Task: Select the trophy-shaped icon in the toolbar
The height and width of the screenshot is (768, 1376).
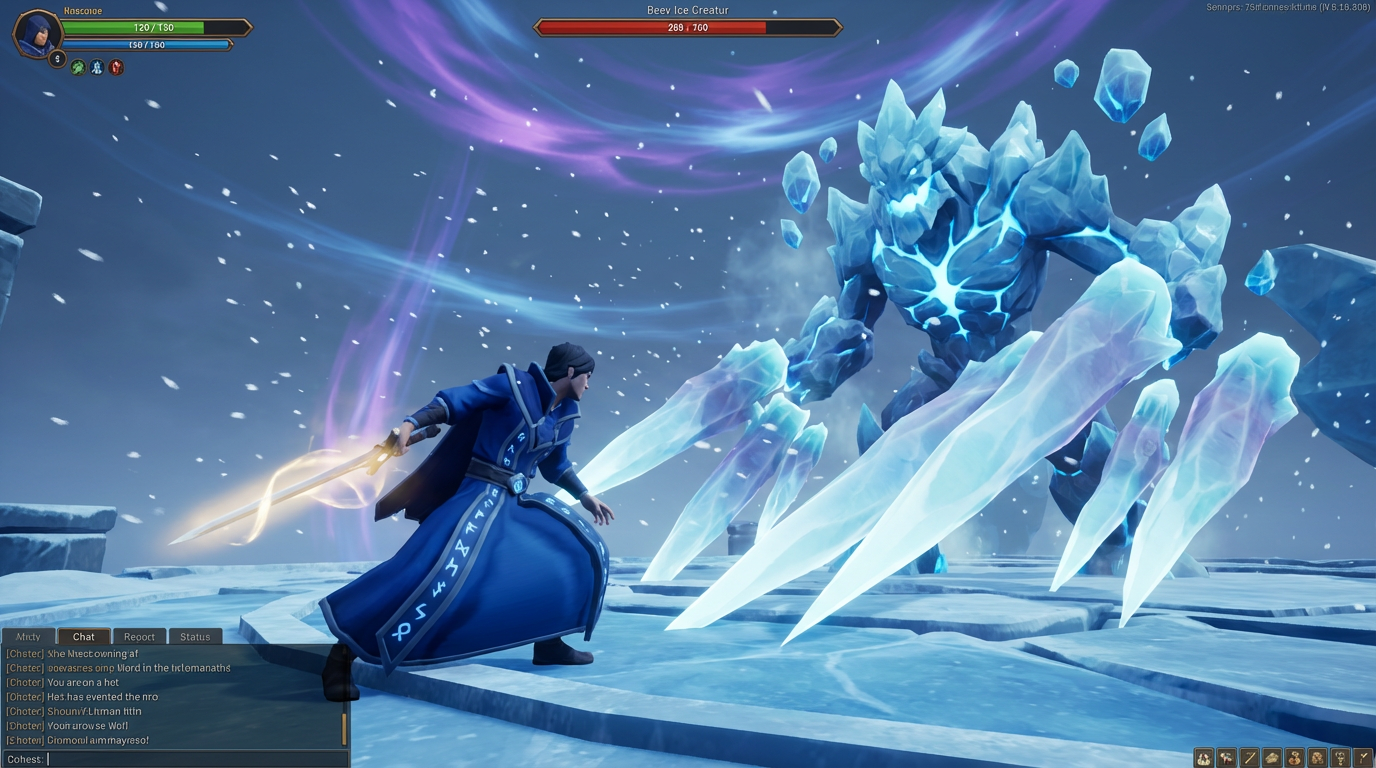Action: (x=1340, y=758)
